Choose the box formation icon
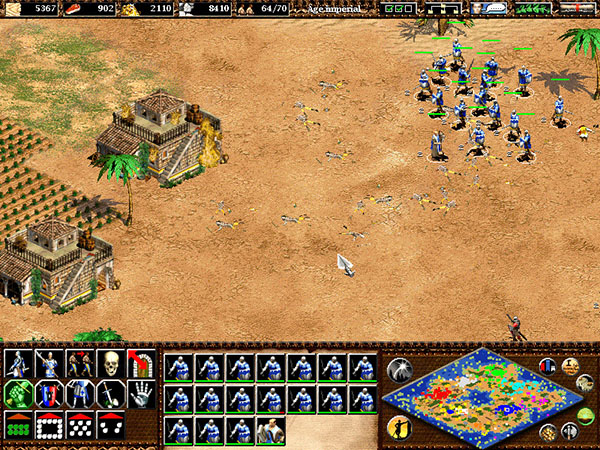The image size is (600, 450). [x=49, y=425]
